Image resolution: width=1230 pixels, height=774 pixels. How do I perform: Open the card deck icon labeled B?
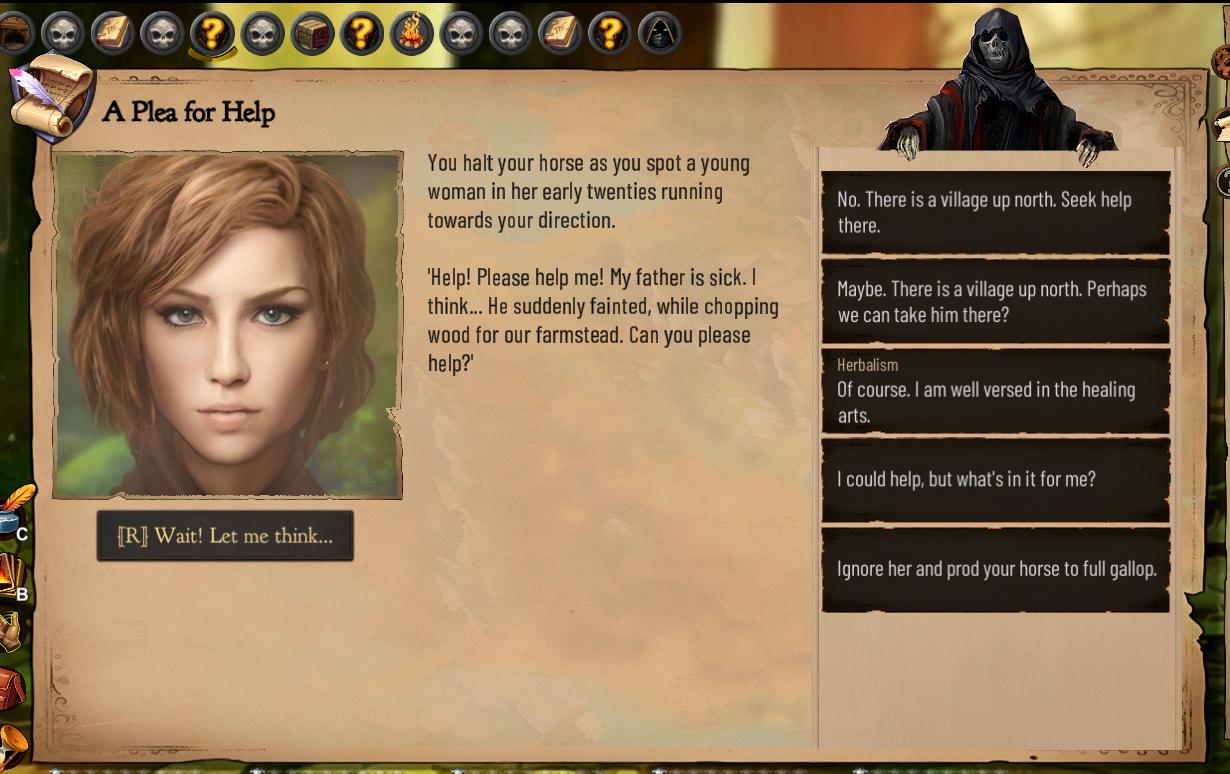click(10, 578)
